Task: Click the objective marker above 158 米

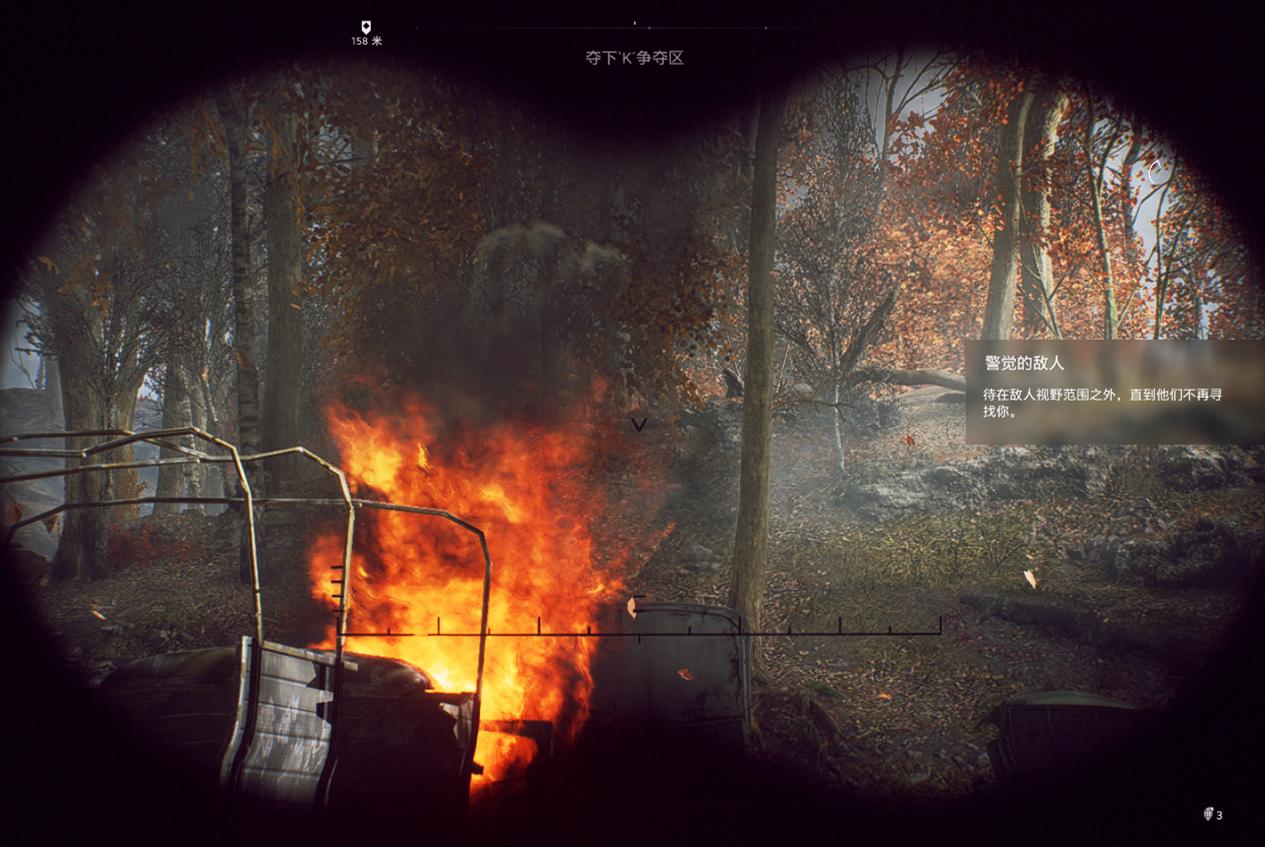Action: (366, 27)
